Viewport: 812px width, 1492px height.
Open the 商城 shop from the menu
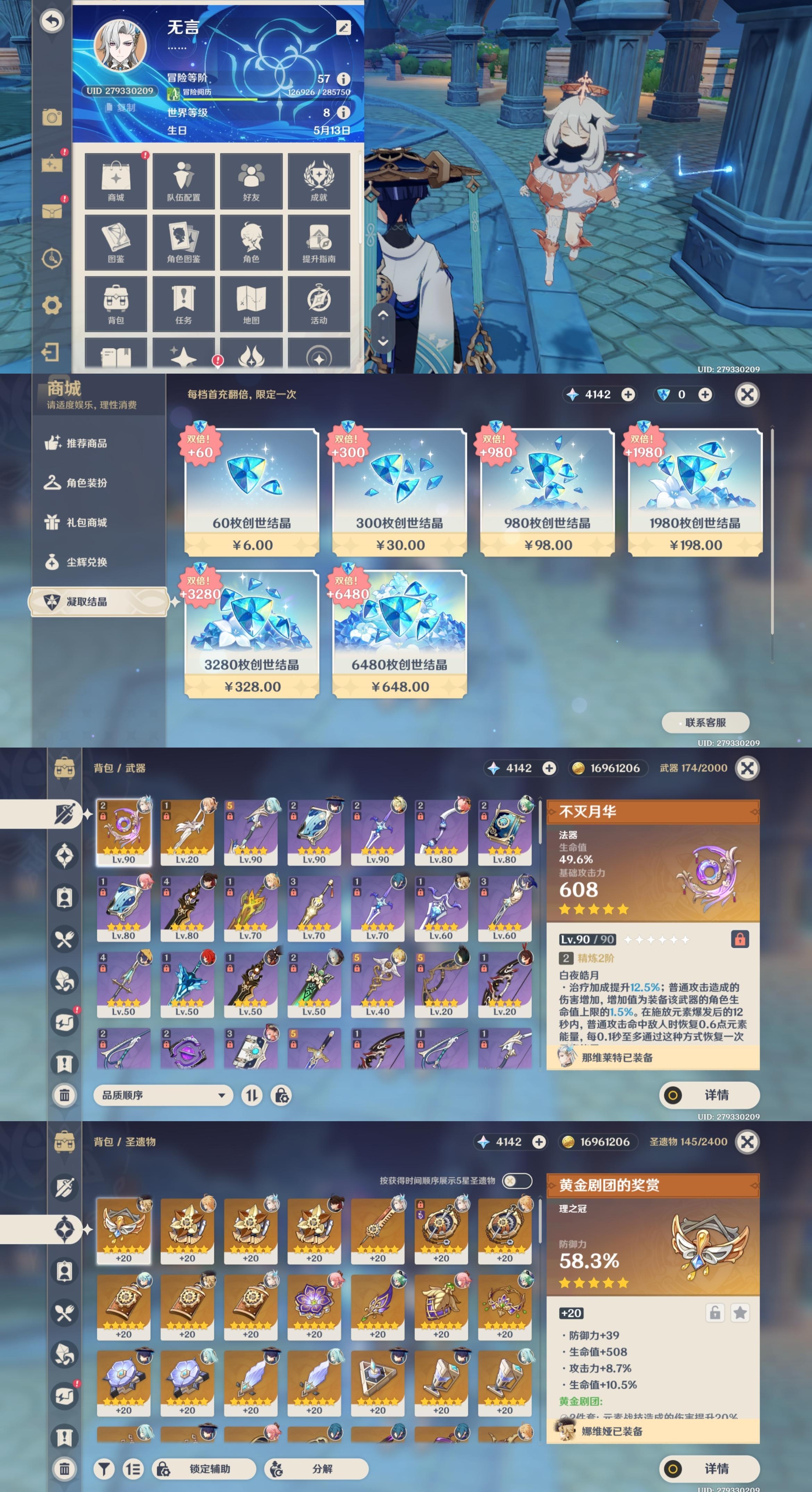pos(116,181)
